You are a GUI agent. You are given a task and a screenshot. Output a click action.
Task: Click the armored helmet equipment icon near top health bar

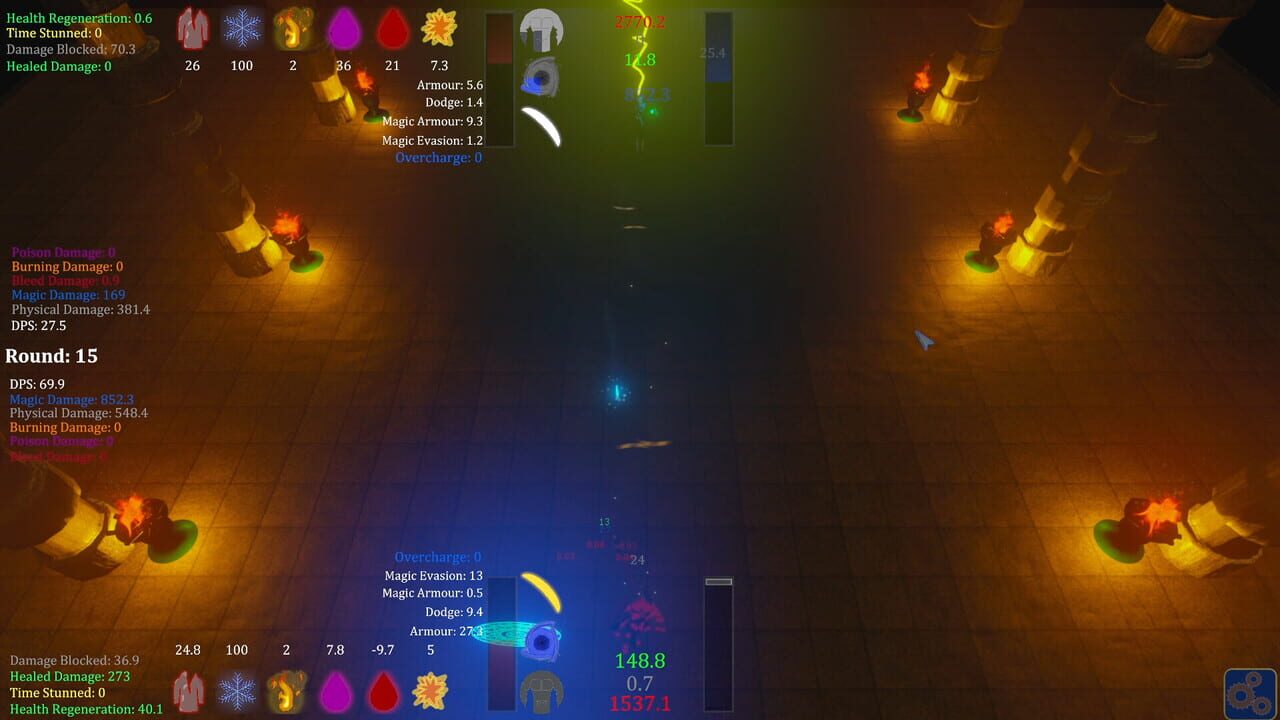(543, 31)
